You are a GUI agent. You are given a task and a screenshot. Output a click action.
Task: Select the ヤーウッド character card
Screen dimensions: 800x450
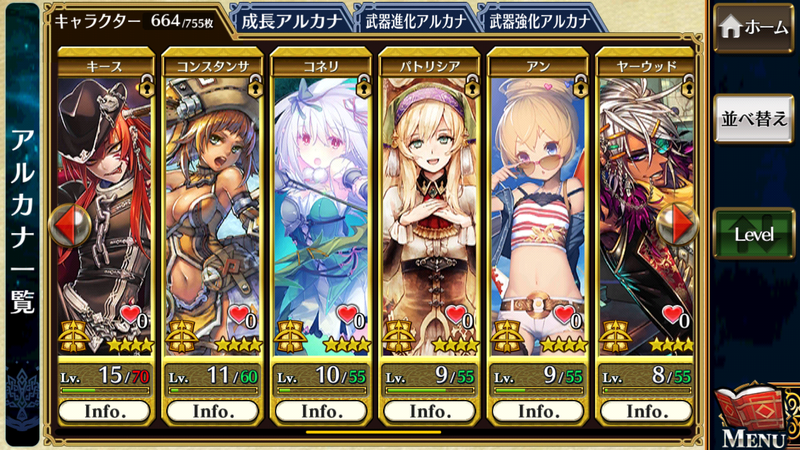click(x=643, y=210)
